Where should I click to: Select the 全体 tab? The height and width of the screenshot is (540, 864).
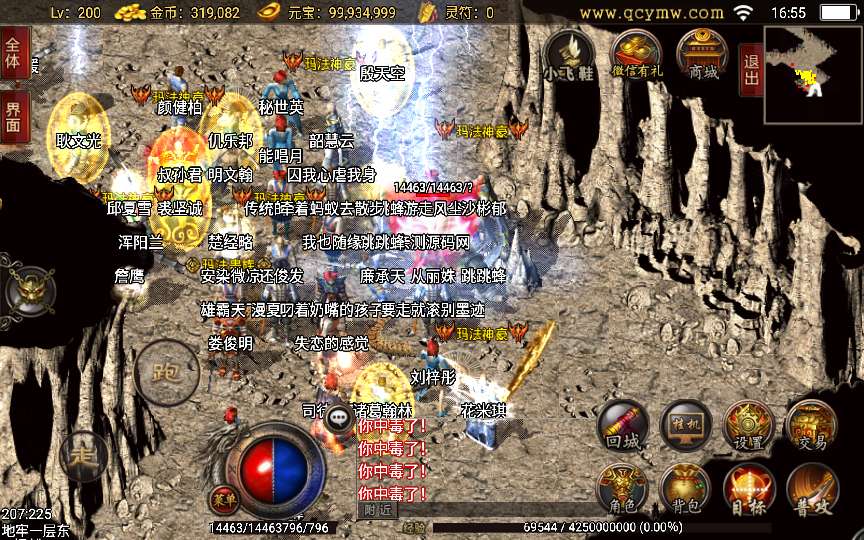pos(13,52)
